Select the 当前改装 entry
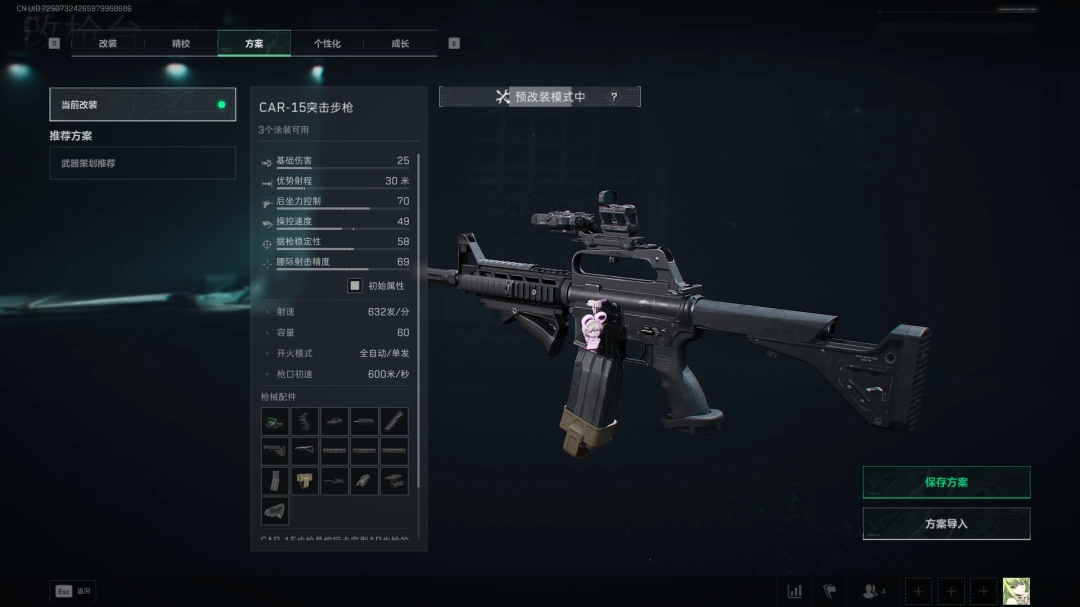The image size is (1080, 607). tap(142, 104)
